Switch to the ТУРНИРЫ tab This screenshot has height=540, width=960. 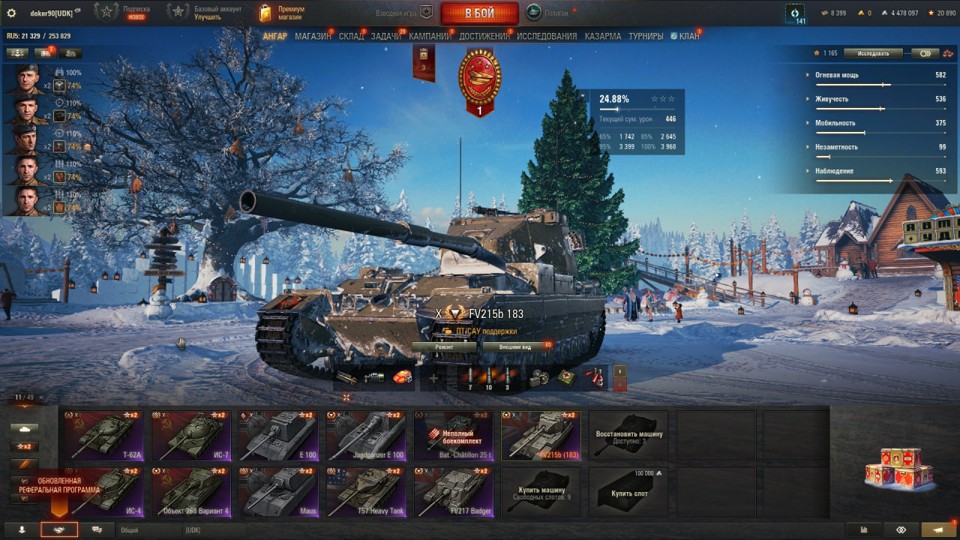tap(645, 36)
